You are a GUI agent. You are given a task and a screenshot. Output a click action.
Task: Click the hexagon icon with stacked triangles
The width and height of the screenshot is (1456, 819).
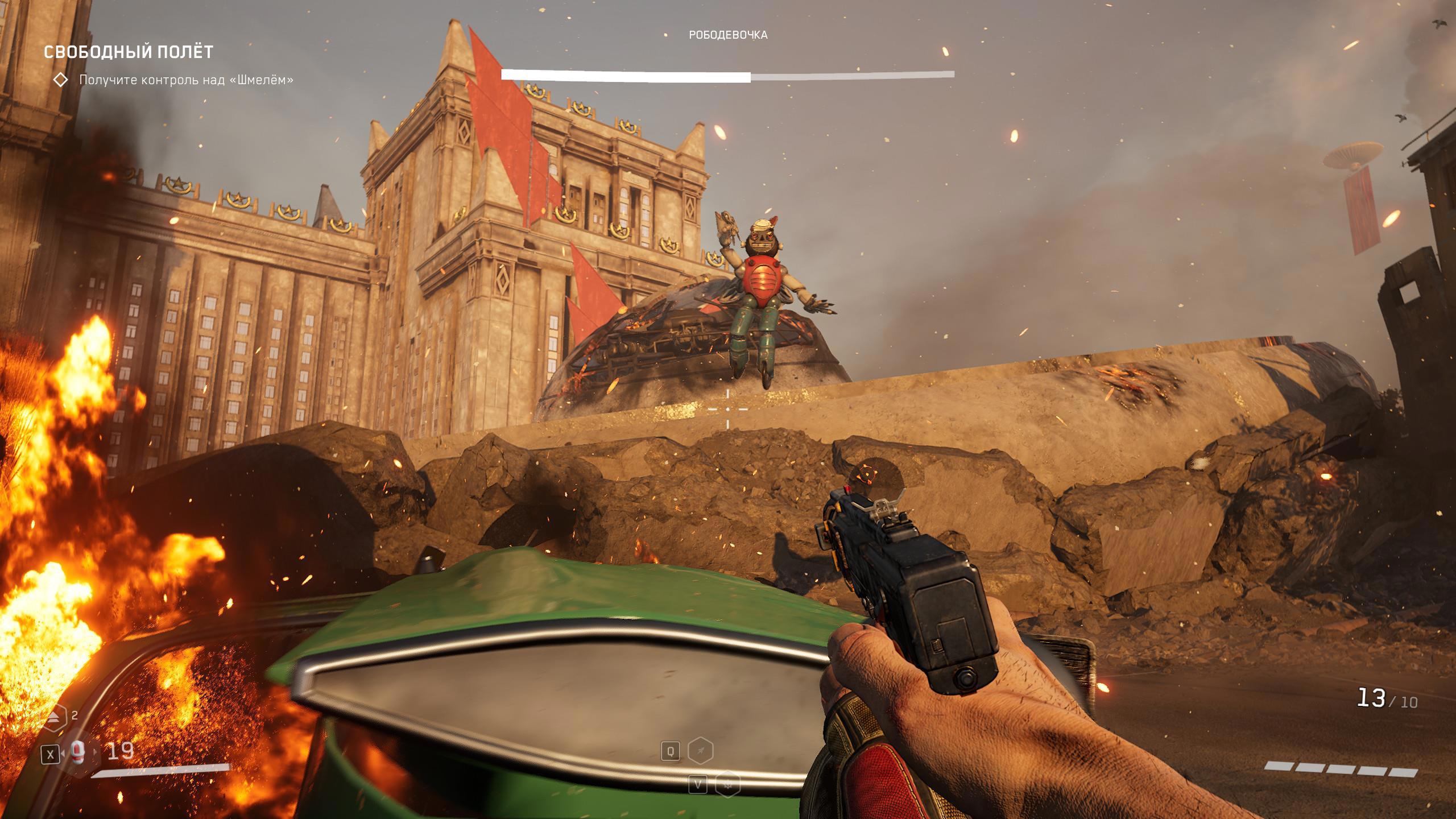click(x=54, y=718)
